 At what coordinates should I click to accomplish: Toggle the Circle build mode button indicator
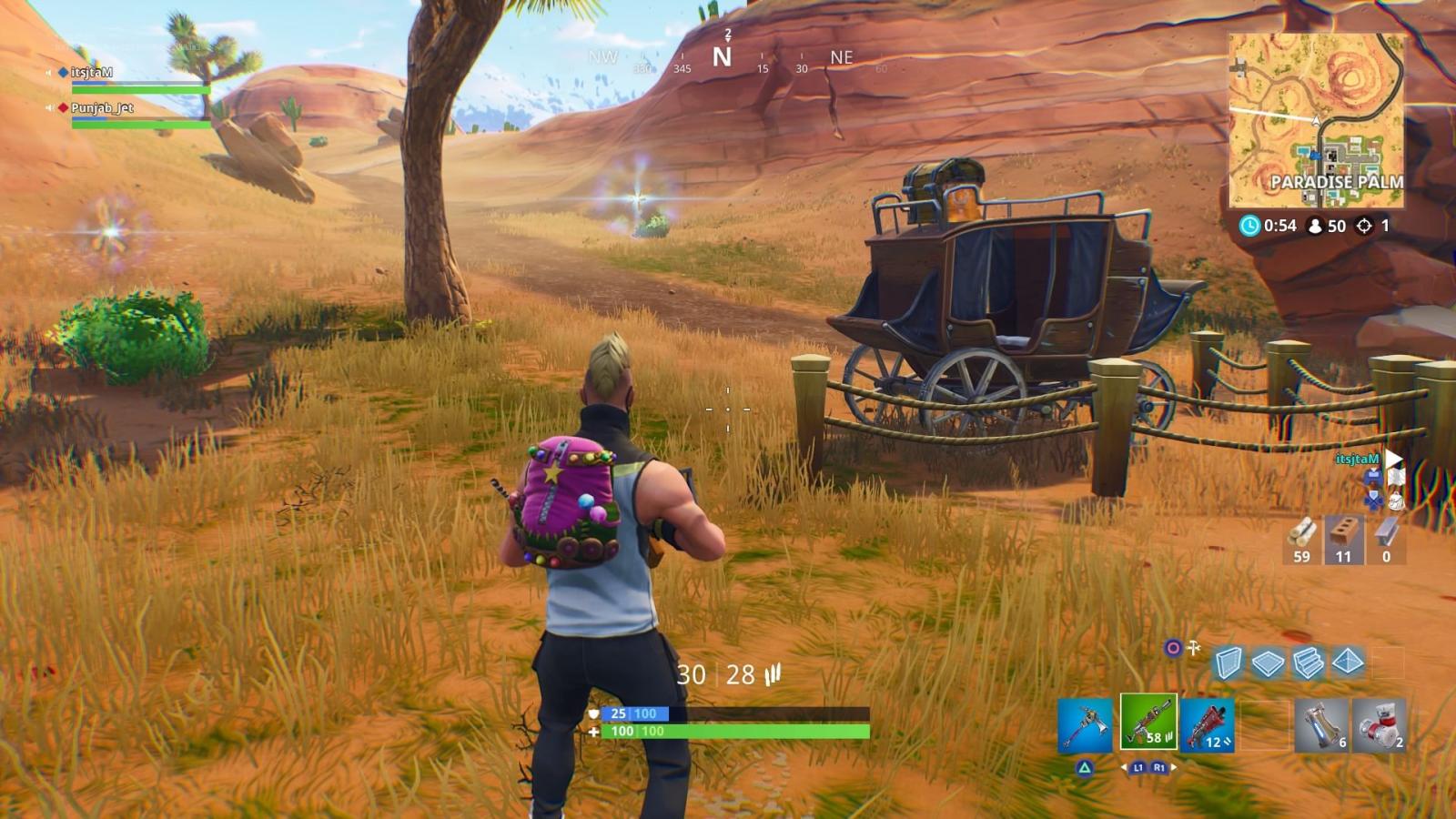click(1173, 647)
